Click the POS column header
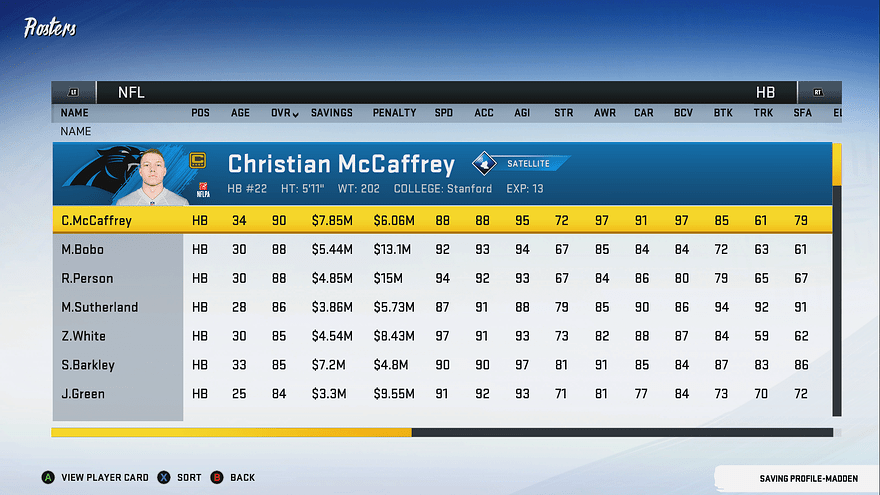This screenshot has width=880, height=495. [x=200, y=113]
